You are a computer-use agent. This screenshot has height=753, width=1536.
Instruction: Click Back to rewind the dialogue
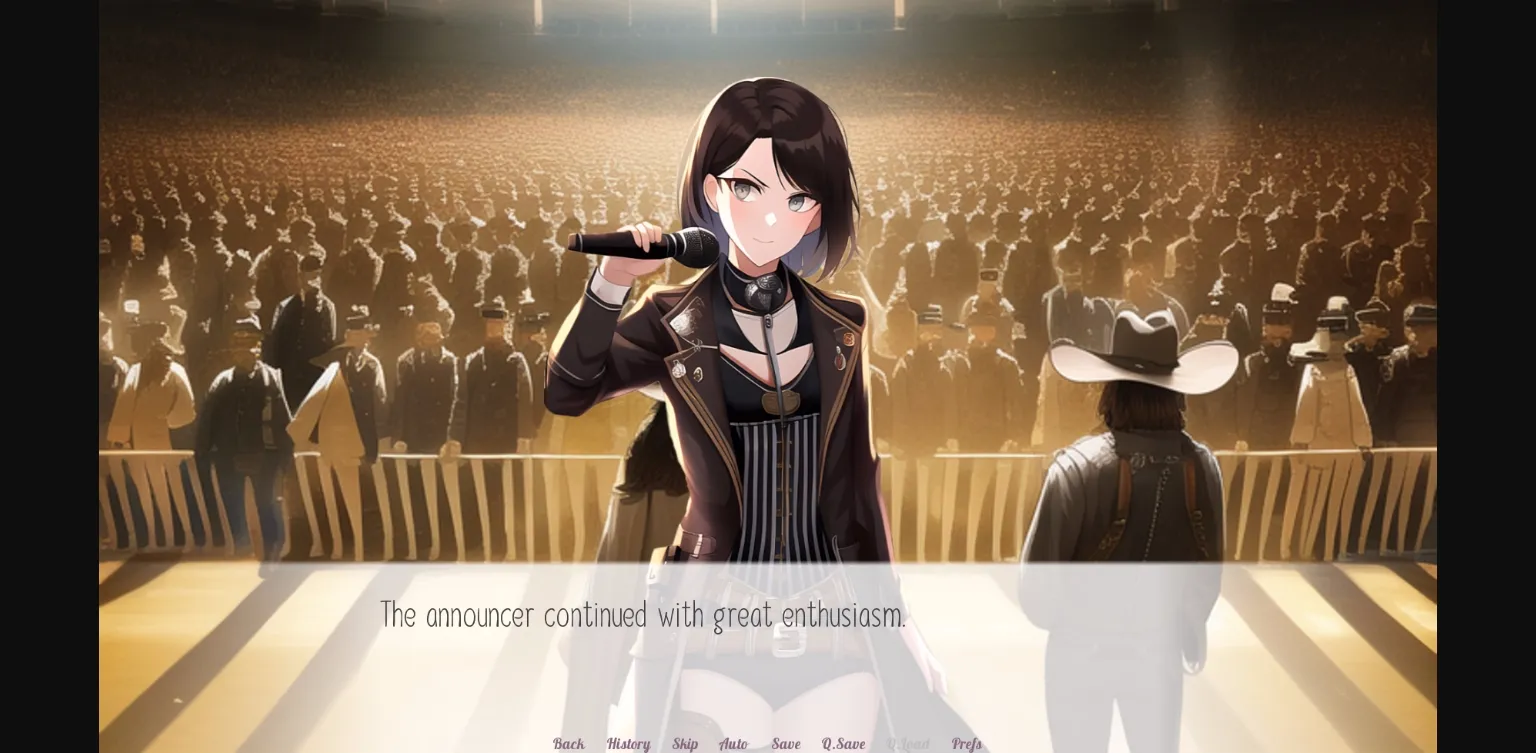[567, 744]
